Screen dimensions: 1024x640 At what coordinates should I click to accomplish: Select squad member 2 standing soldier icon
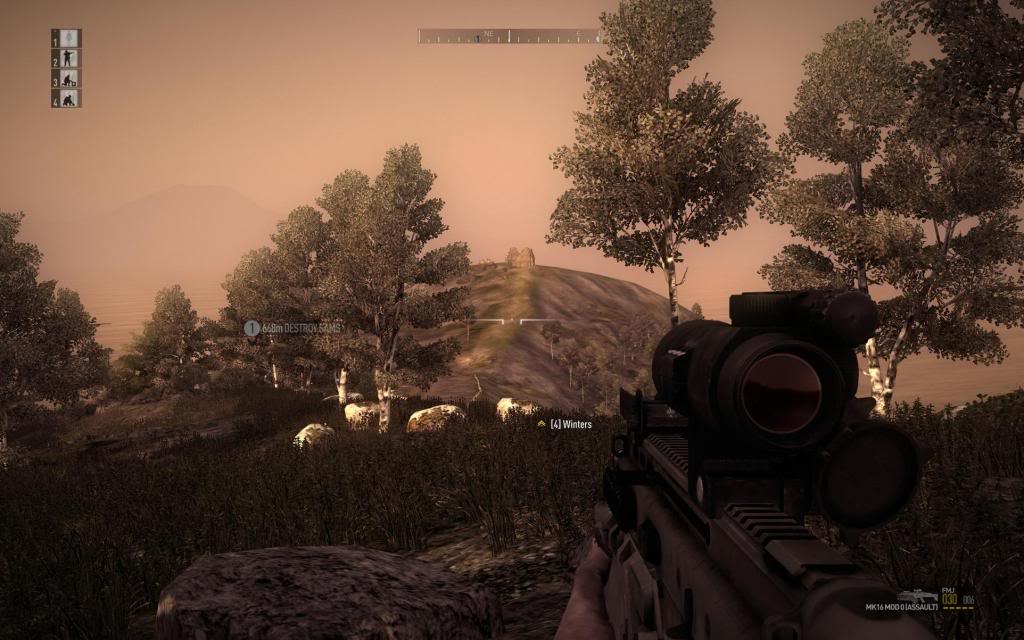pos(68,58)
